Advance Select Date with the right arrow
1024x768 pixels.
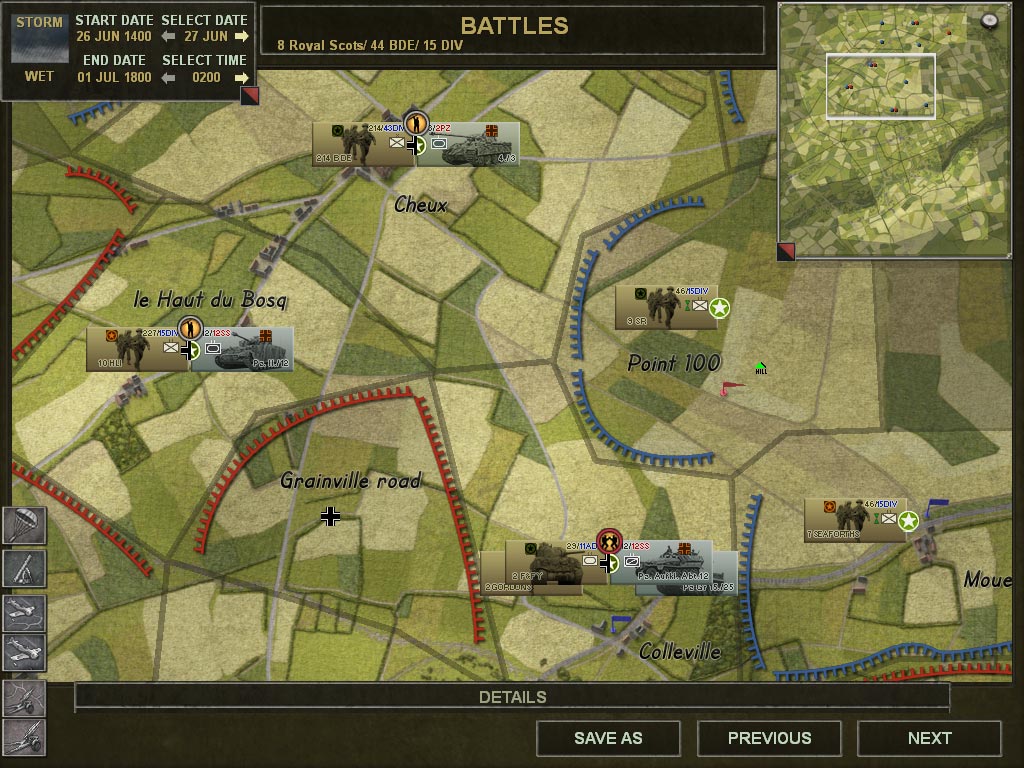point(241,37)
